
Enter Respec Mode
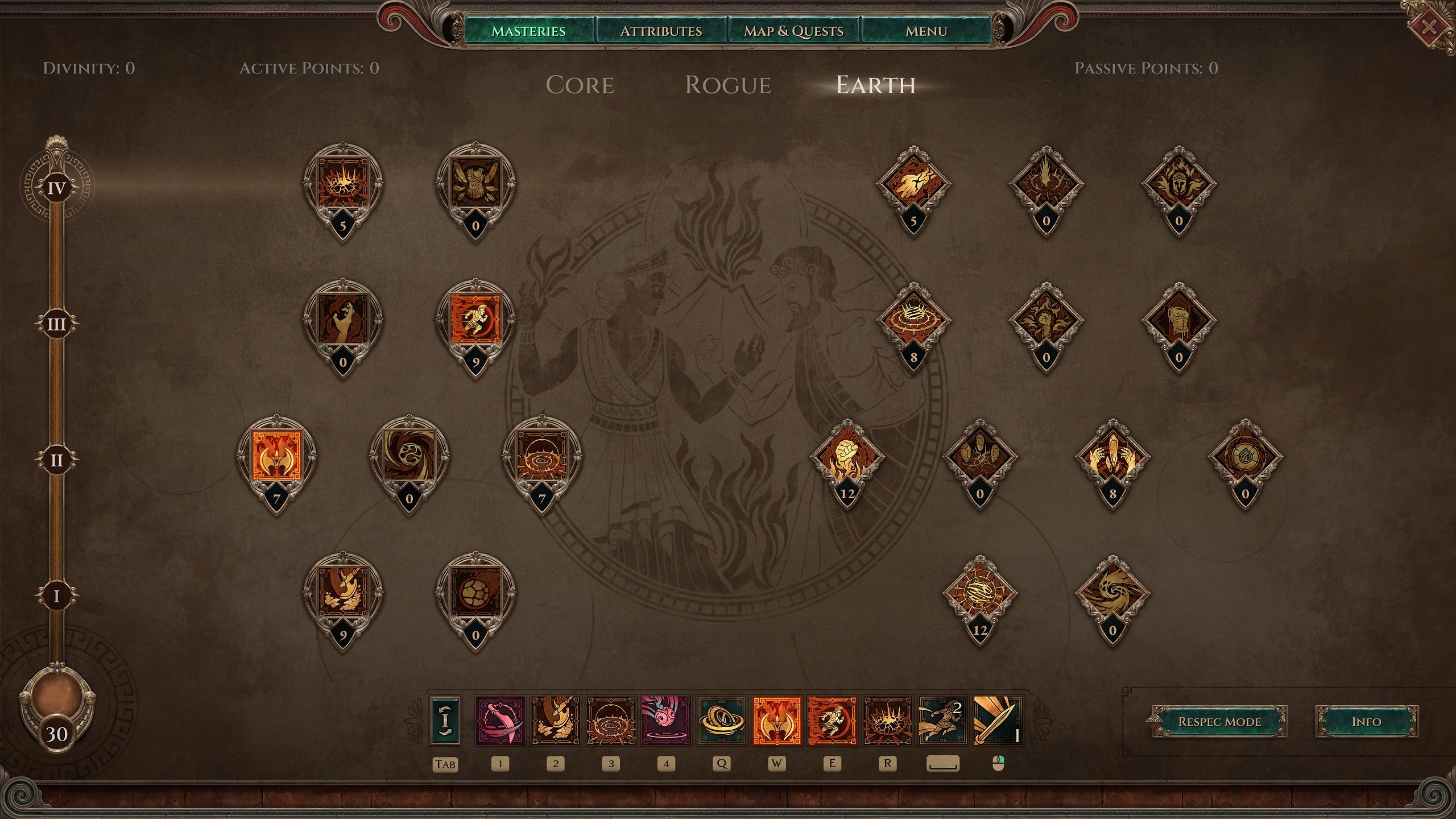pos(1219,722)
